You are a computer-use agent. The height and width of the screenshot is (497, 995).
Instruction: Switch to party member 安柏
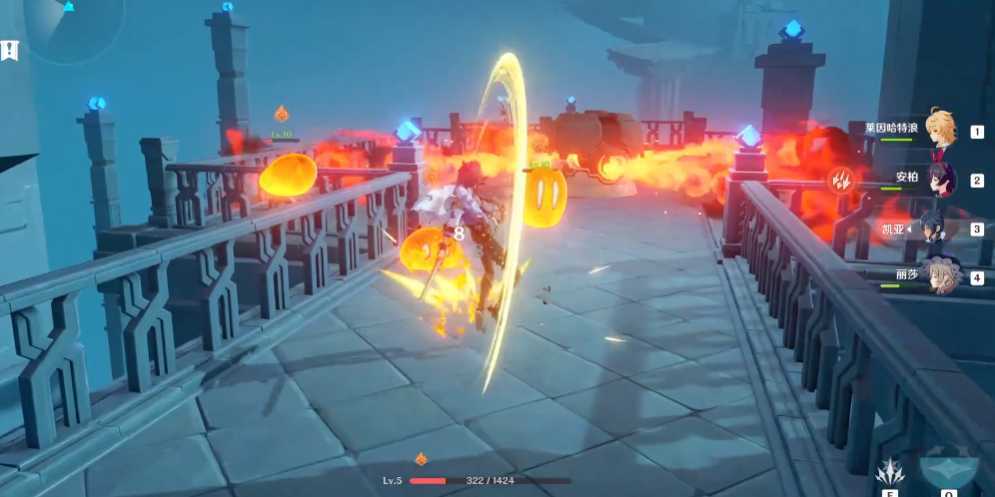[938, 180]
